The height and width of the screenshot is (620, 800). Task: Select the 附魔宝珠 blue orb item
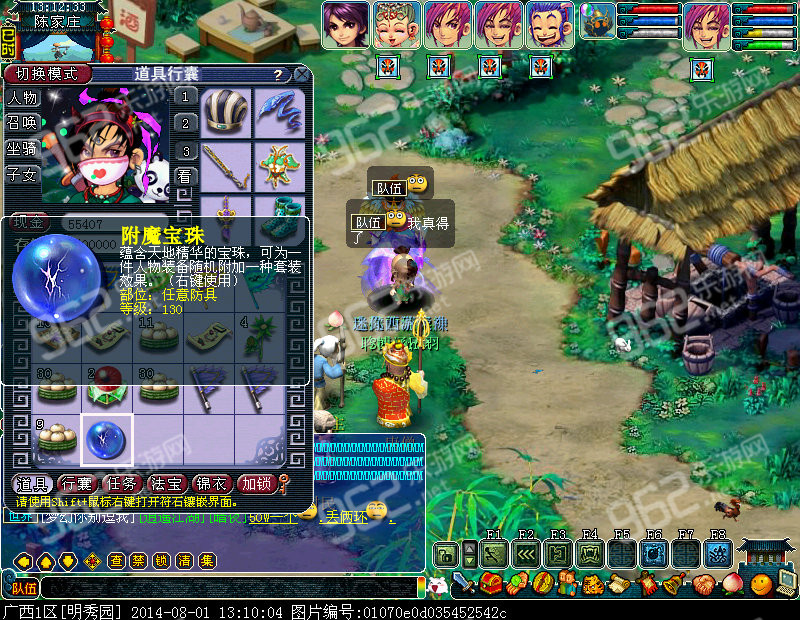pos(105,439)
